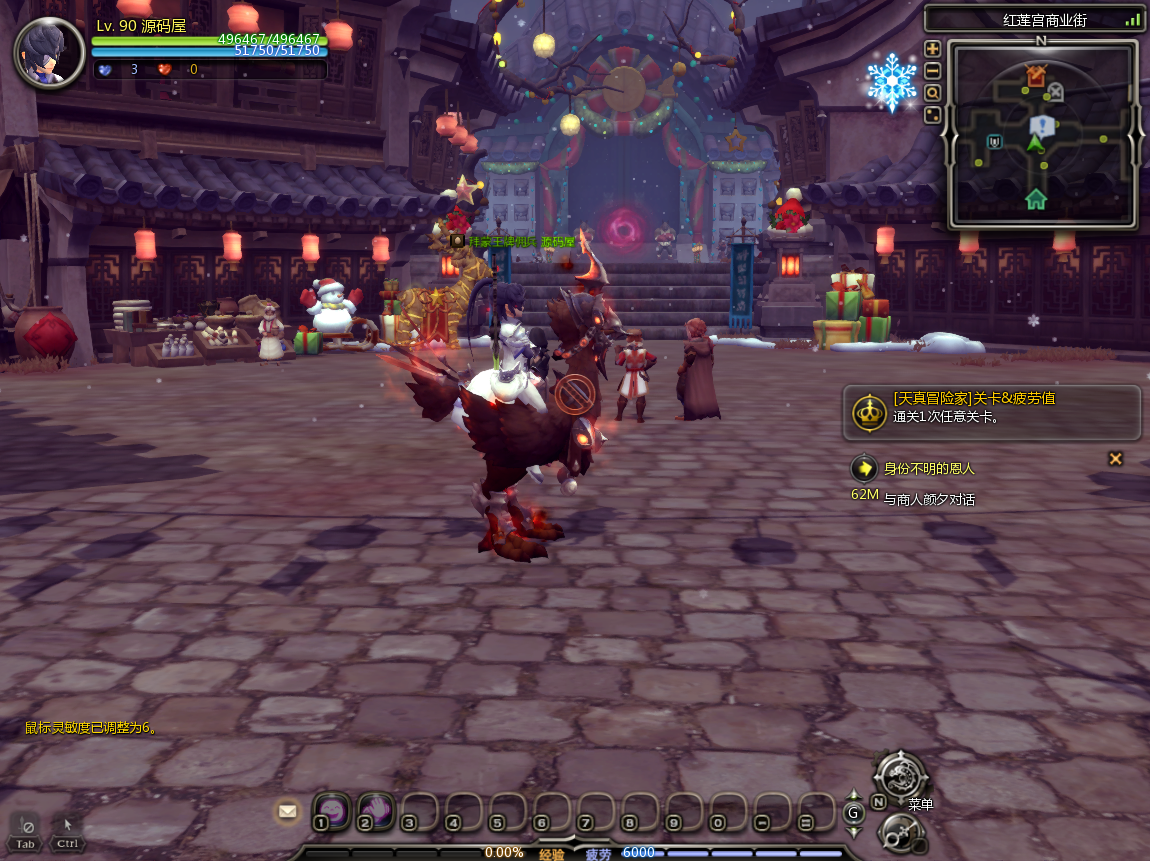This screenshot has height=861, width=1150.
Task: Switch hotbar page with the G button
Action: click(x=854, y=813)
